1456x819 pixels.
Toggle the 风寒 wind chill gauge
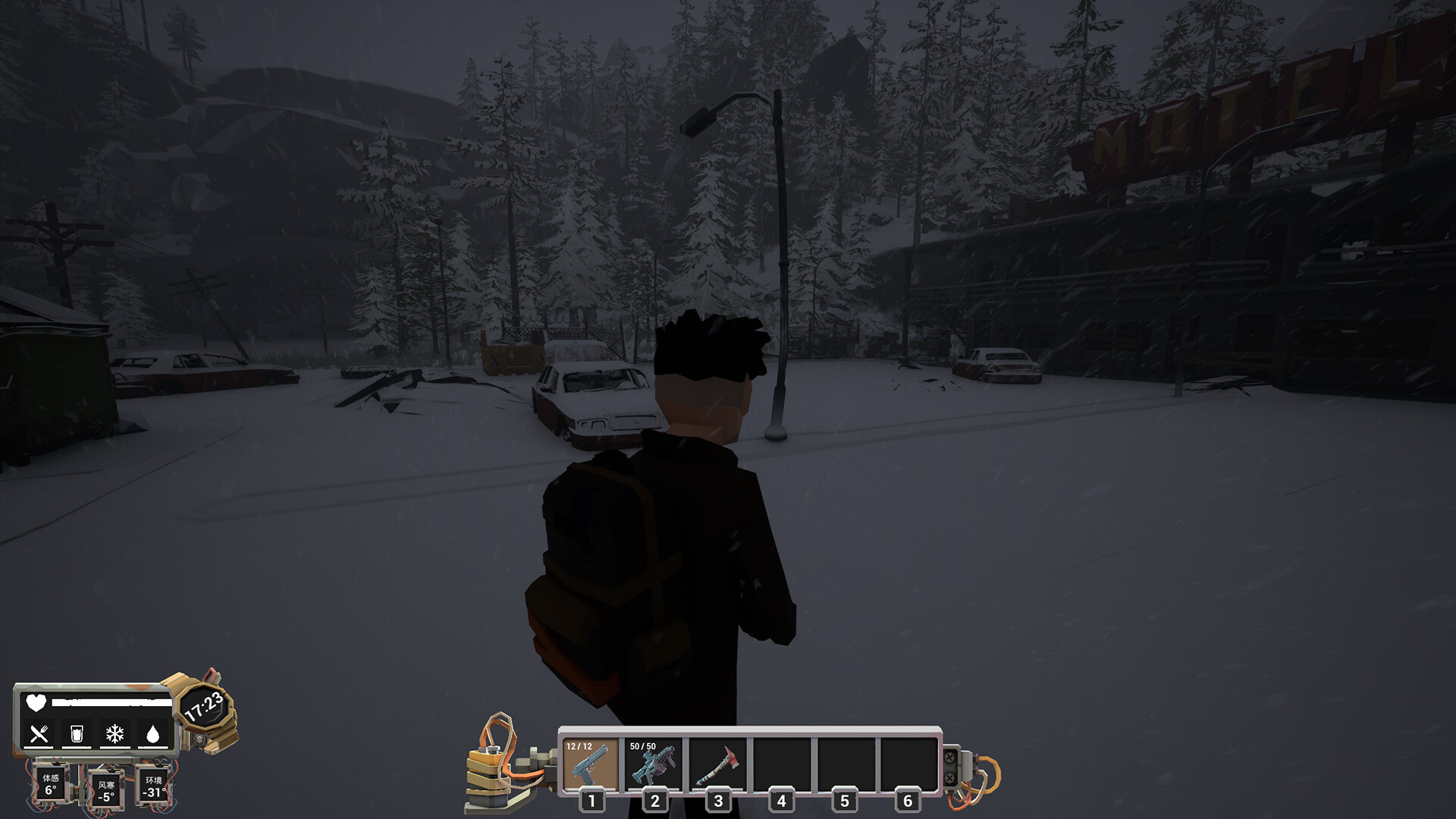point(106,792)
